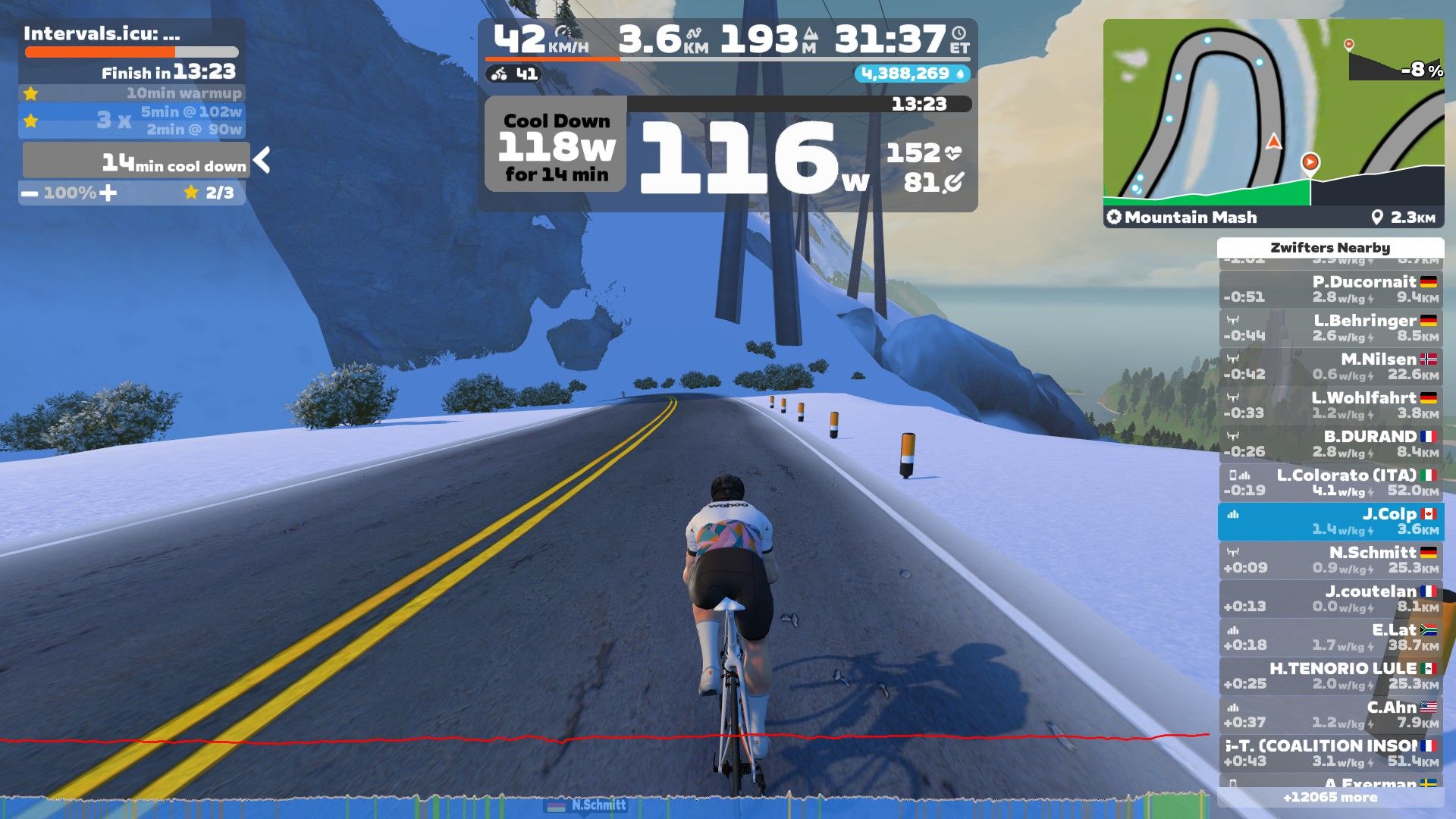
Task: Decrease workout intensity with the minus button
Action: tap(30, 193)
